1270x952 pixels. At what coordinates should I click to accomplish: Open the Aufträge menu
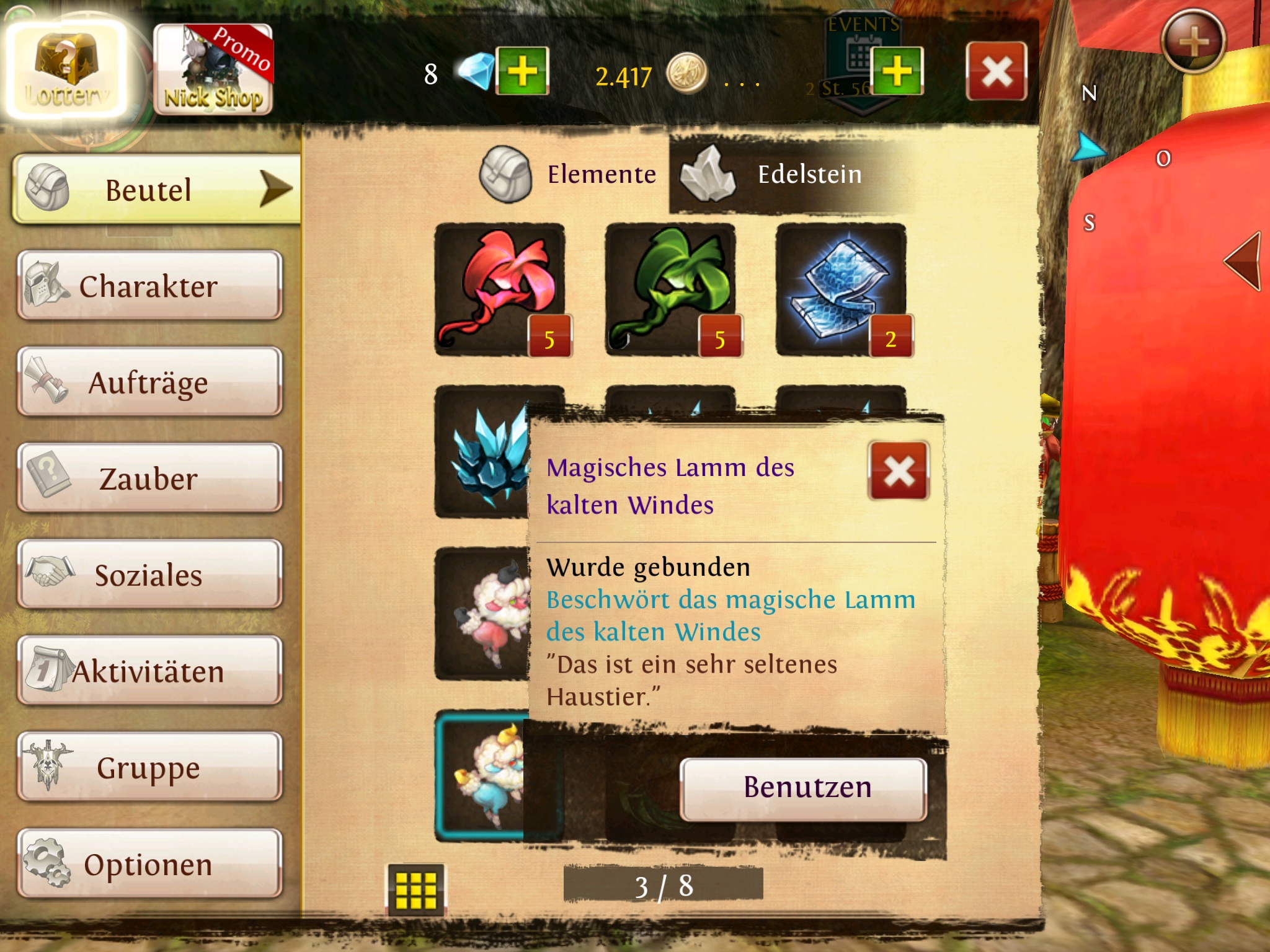pos(149,382)
